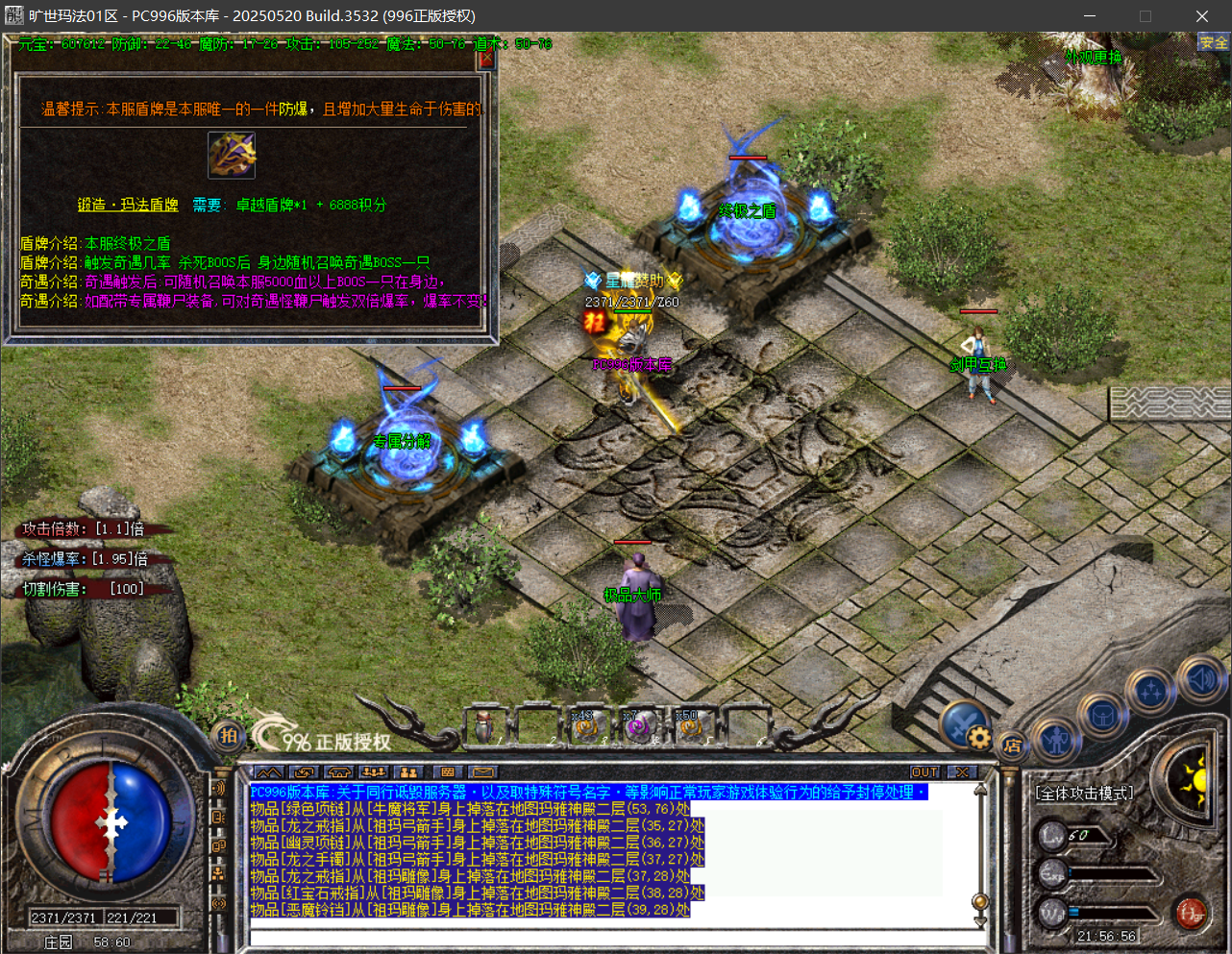1232x954 pixels.
Task: Select the Mafa shield item icon
Action: 232,155
